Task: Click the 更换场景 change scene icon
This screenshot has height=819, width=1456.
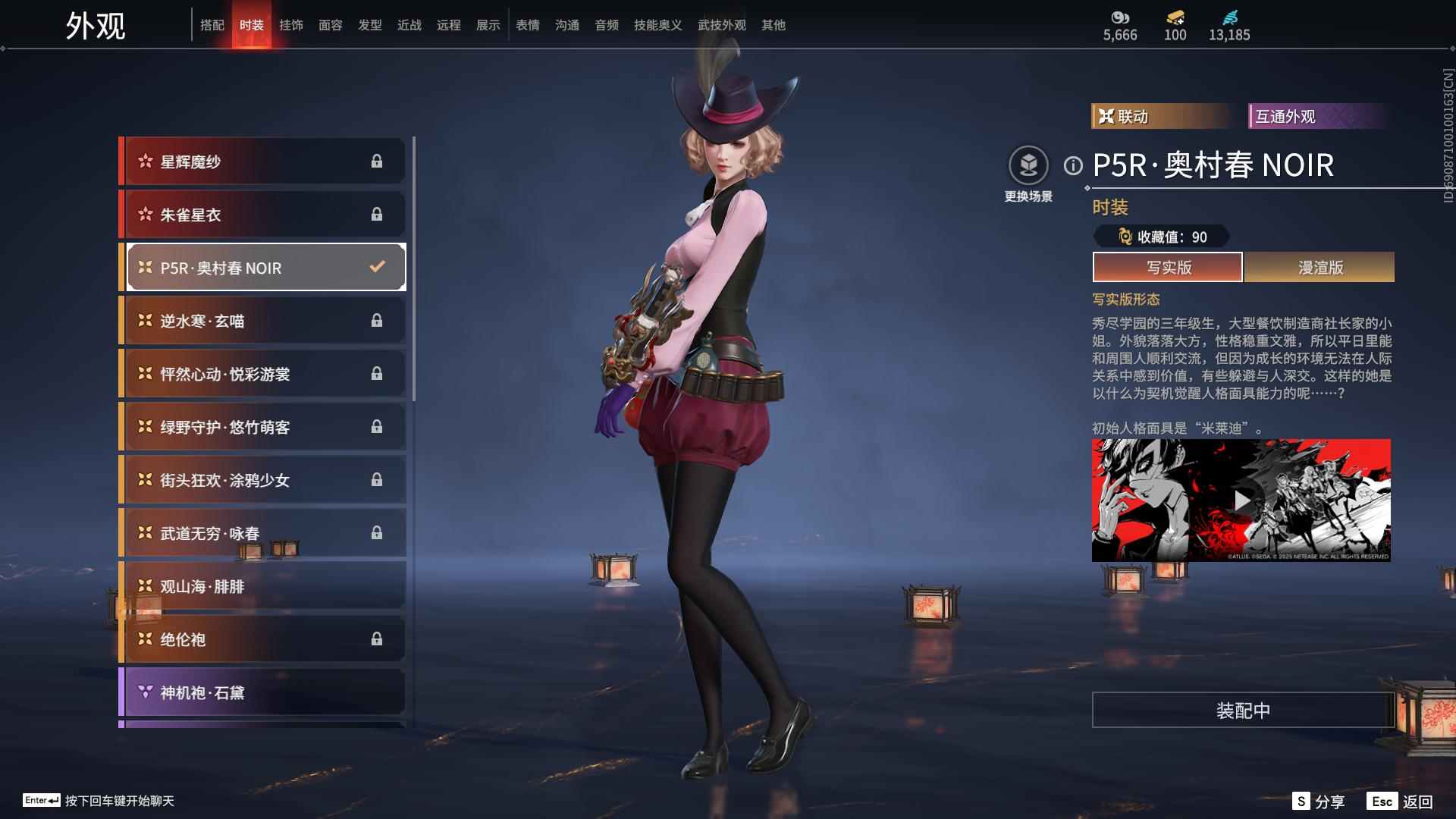Action: pos(1028,165)
